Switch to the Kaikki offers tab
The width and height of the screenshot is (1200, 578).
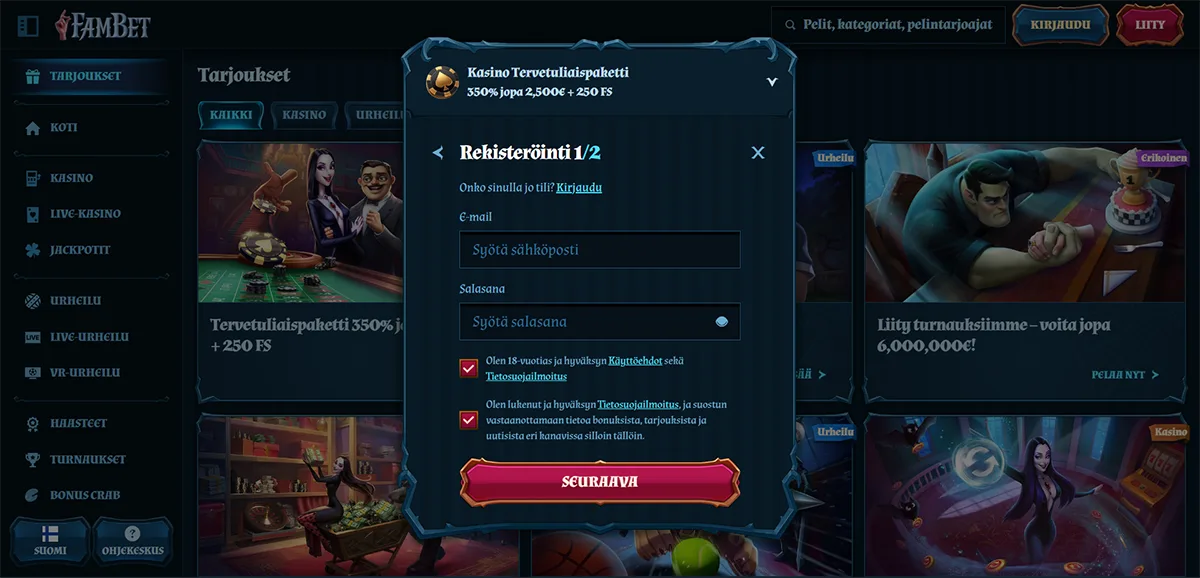[230, 115]
